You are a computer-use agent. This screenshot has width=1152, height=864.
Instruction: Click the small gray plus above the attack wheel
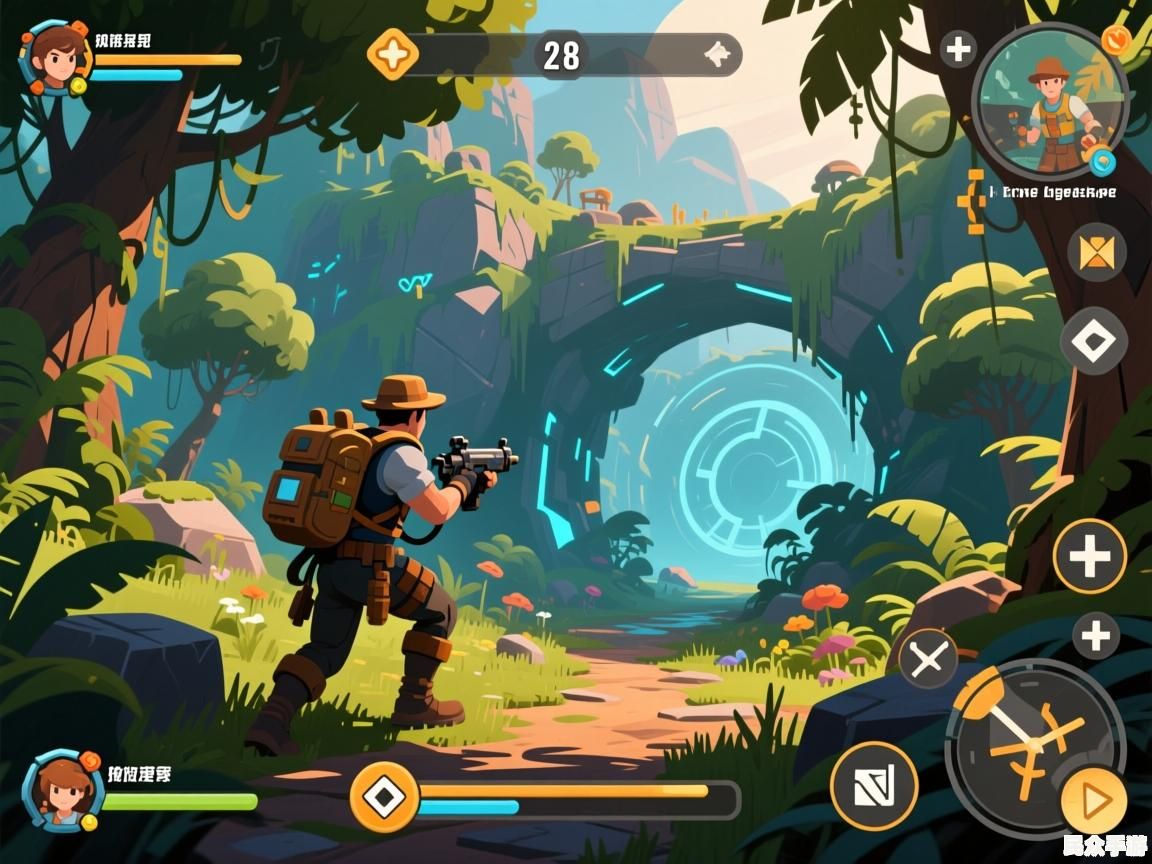1096,636
